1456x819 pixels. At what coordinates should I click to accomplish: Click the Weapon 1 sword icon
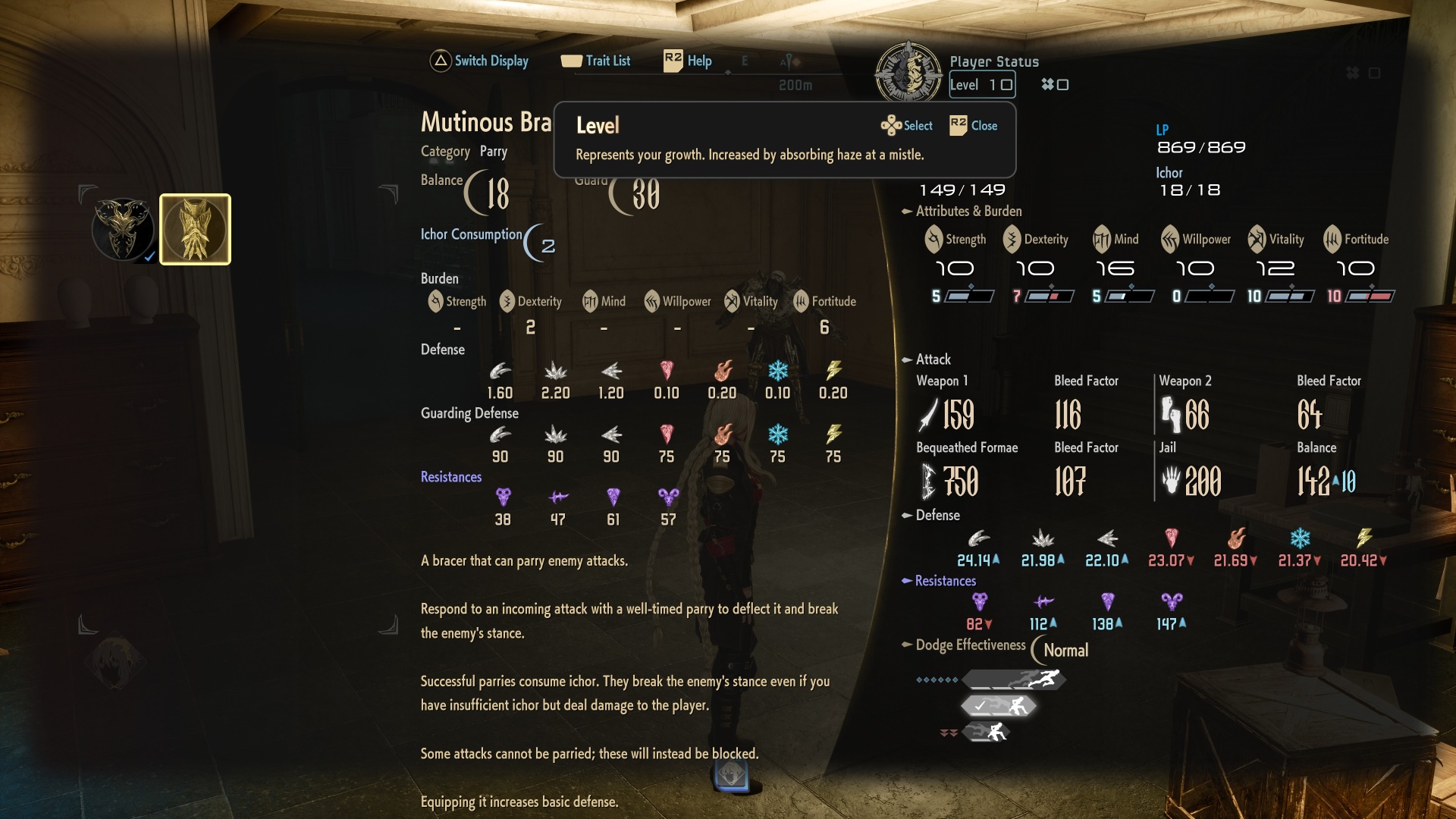(x=927, y=415)
